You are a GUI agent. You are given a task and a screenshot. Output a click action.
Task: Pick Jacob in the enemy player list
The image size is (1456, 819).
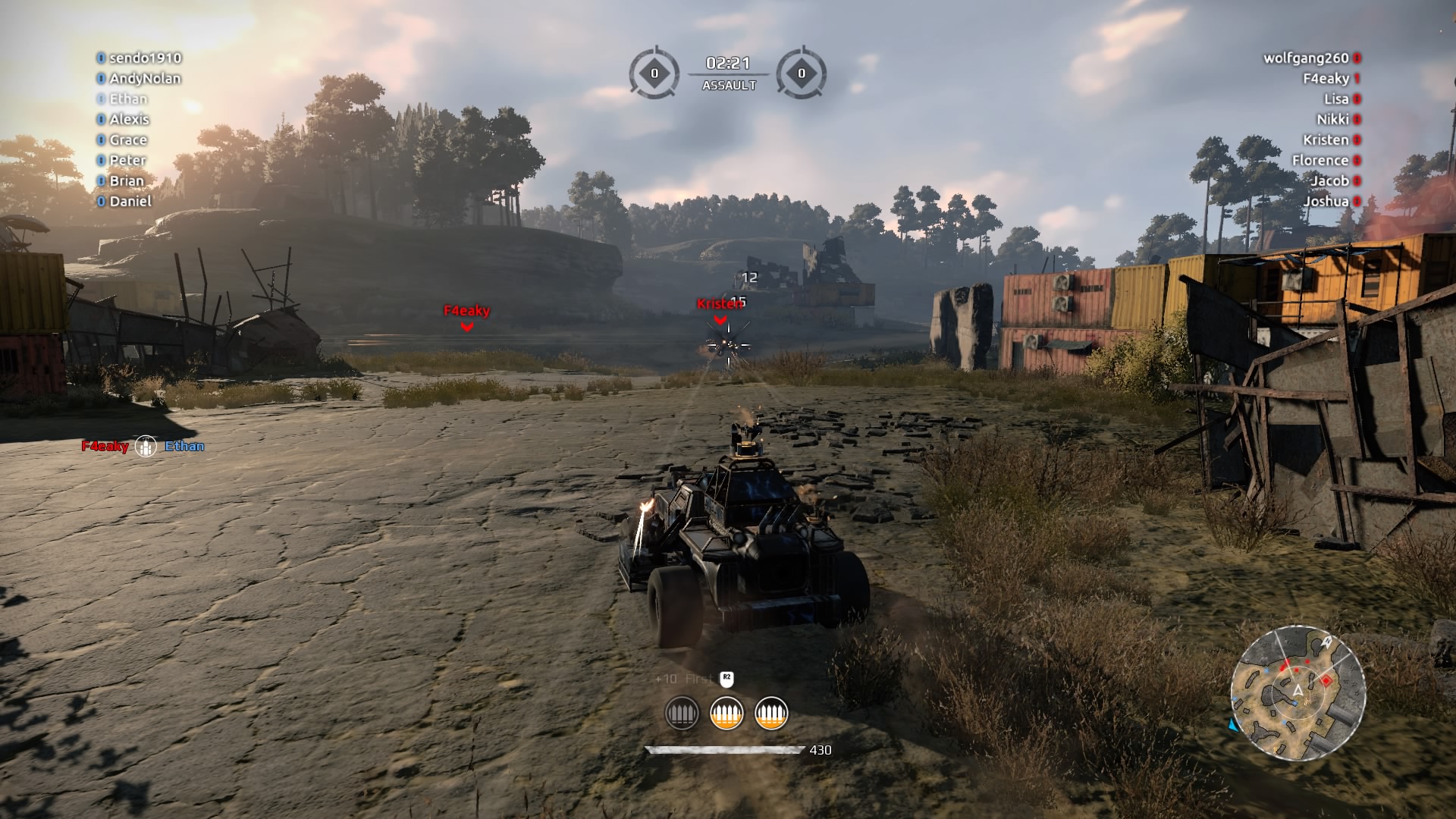click(1330, 180)
